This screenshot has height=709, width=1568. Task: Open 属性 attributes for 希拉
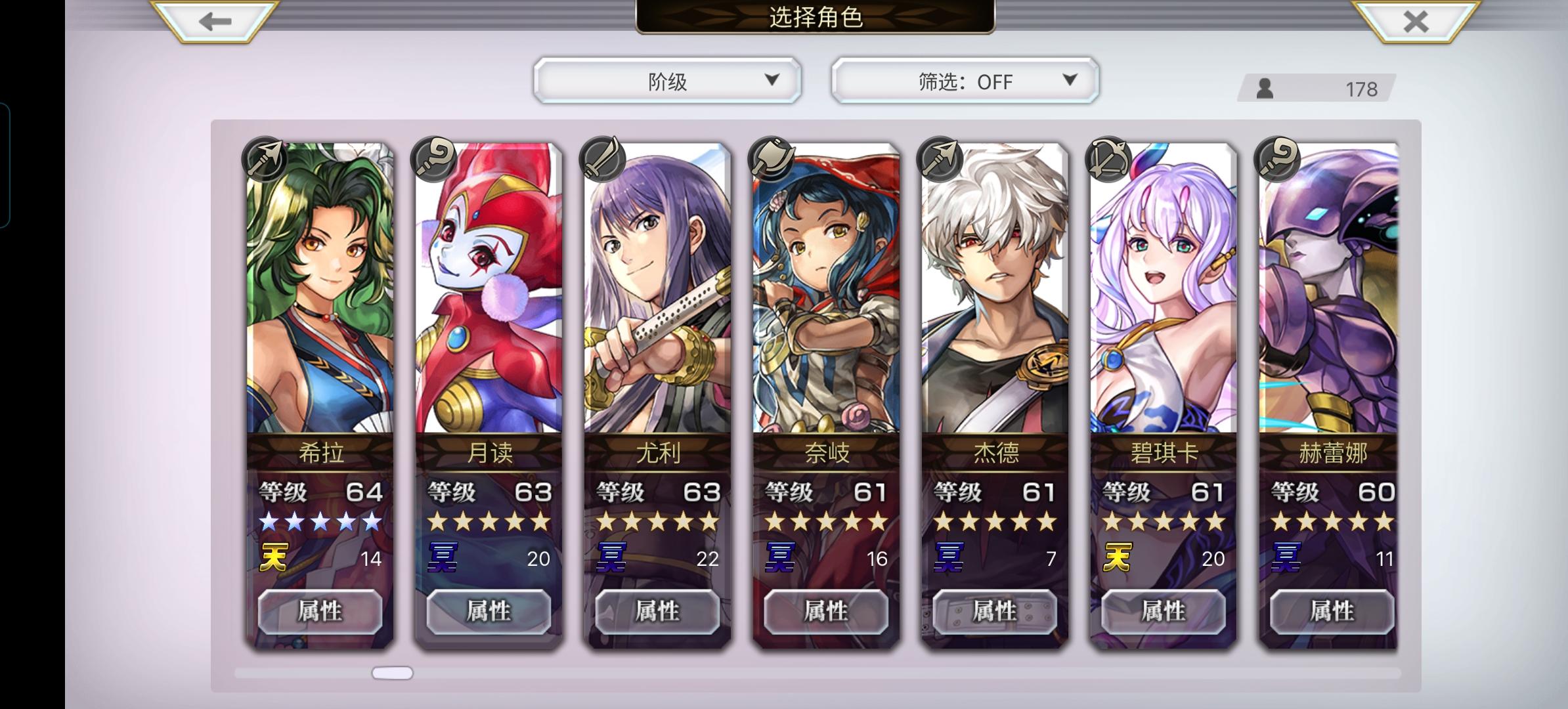(x=320, y=611)
